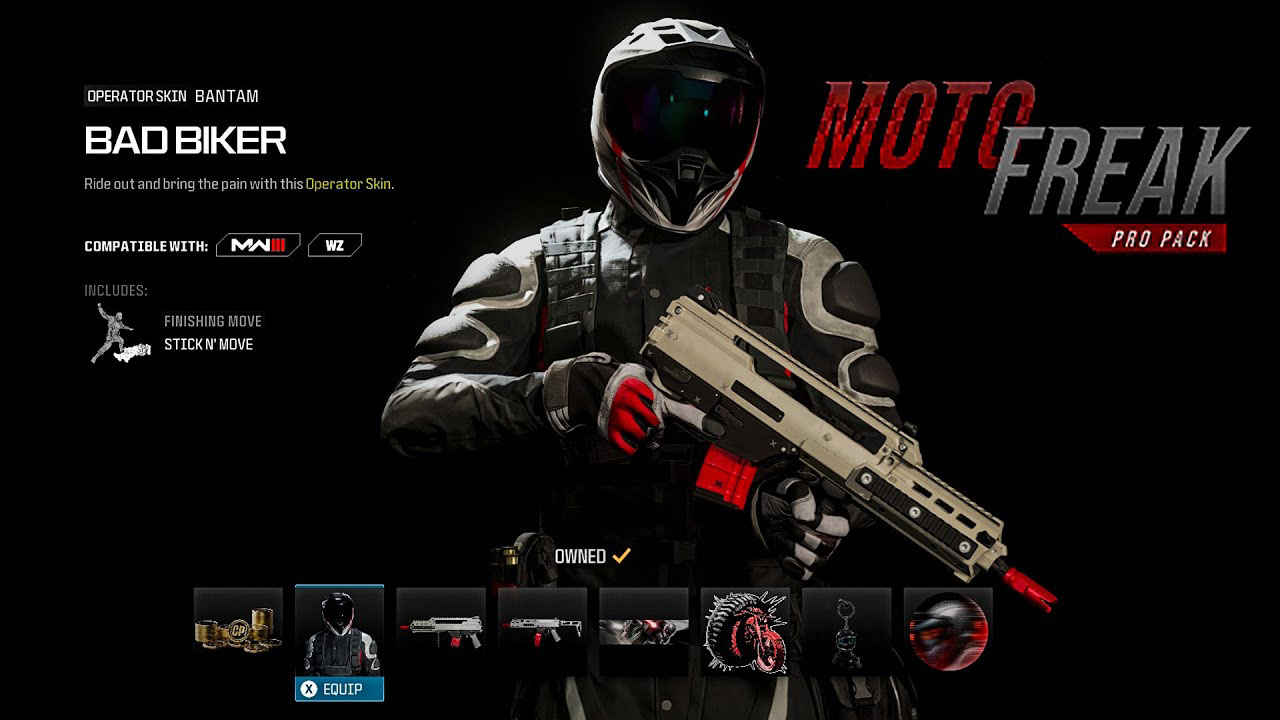The image size is (1280, 720).
Task: Select the helmet keychain weapon charm icon
Action: coord(849,630)
